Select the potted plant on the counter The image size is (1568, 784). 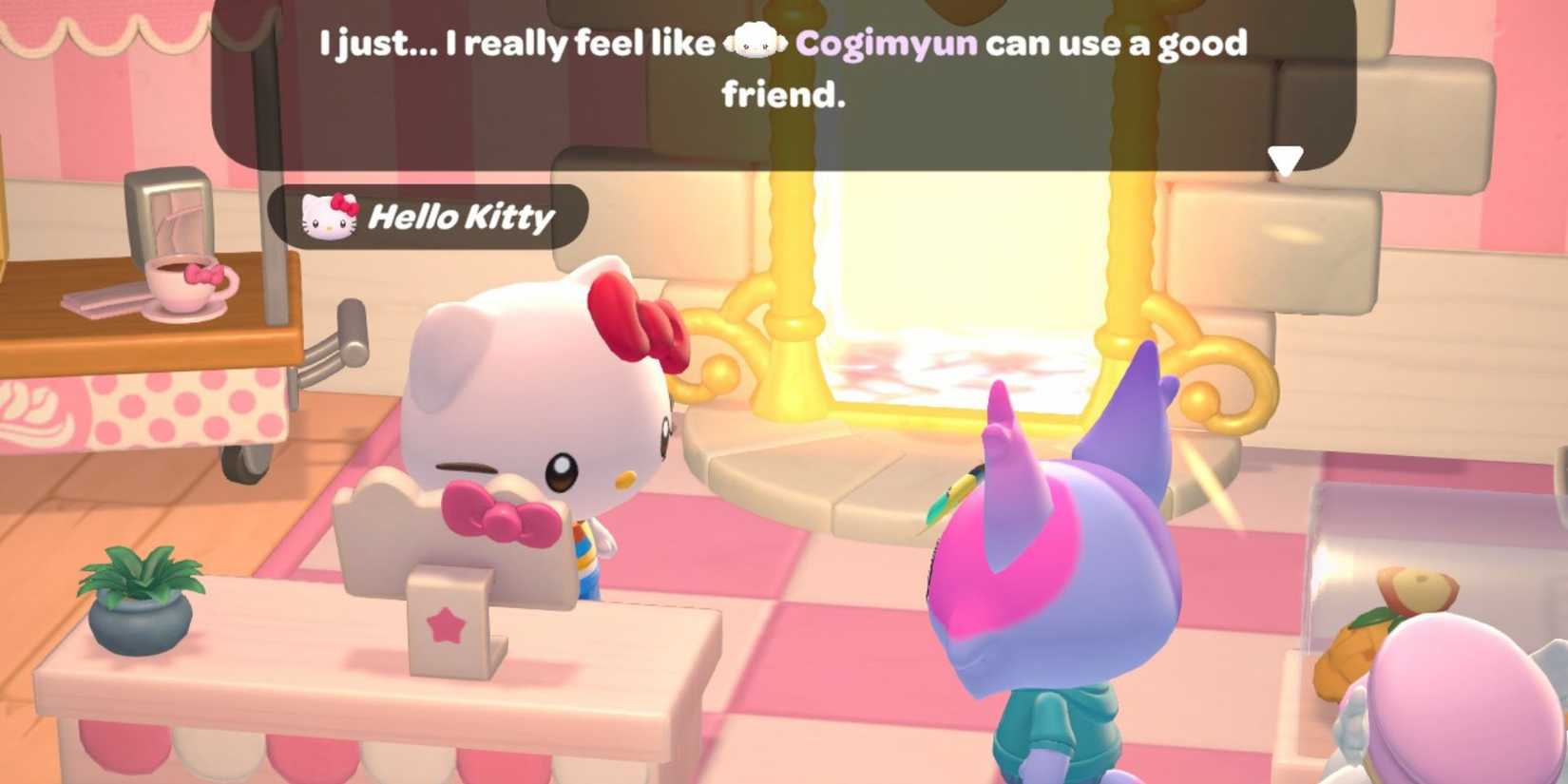(138, 602)
